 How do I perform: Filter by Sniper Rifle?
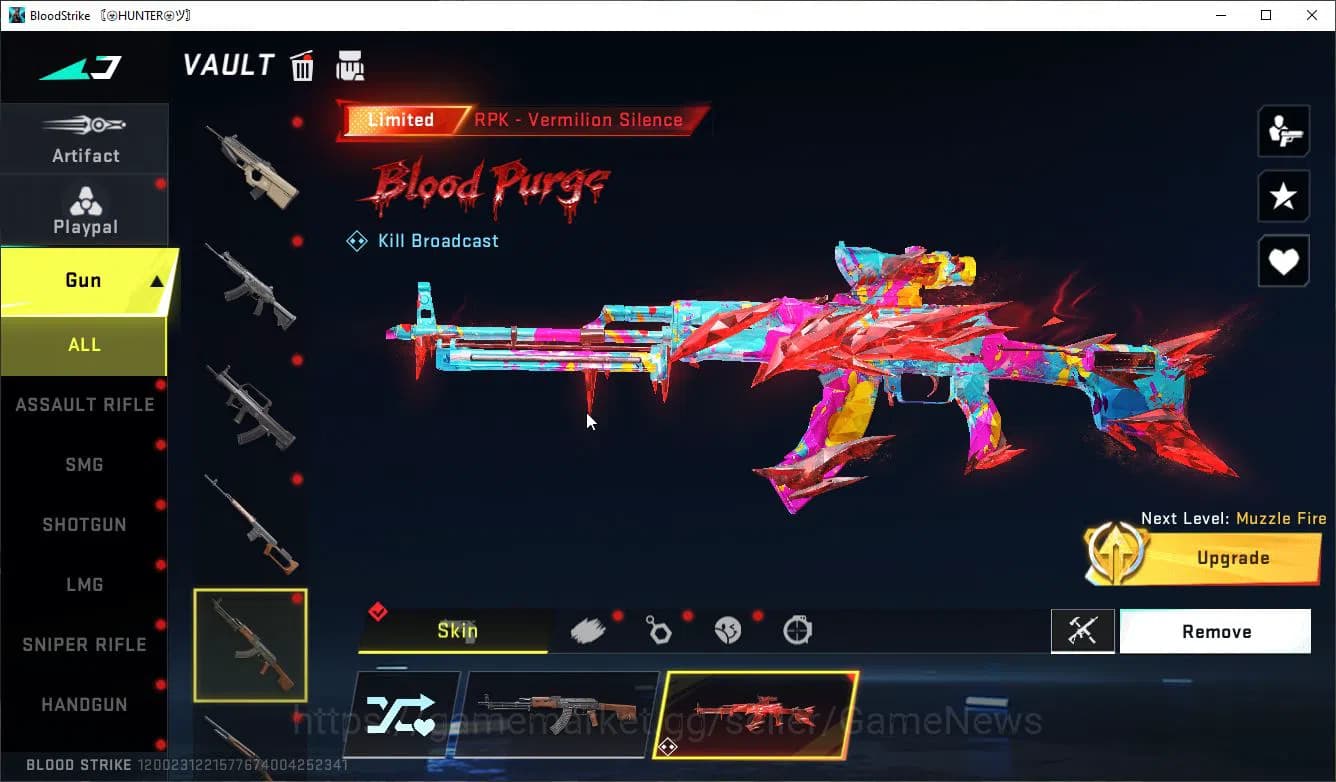84,645
